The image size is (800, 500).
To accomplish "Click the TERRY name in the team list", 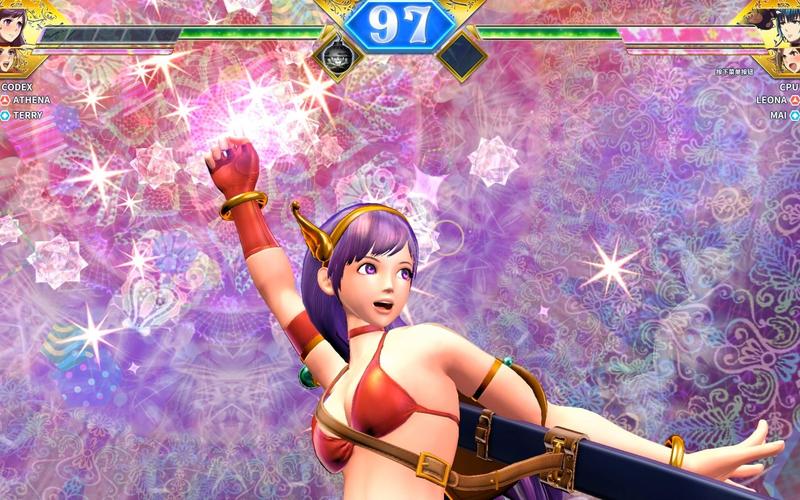I will point(28,115).
